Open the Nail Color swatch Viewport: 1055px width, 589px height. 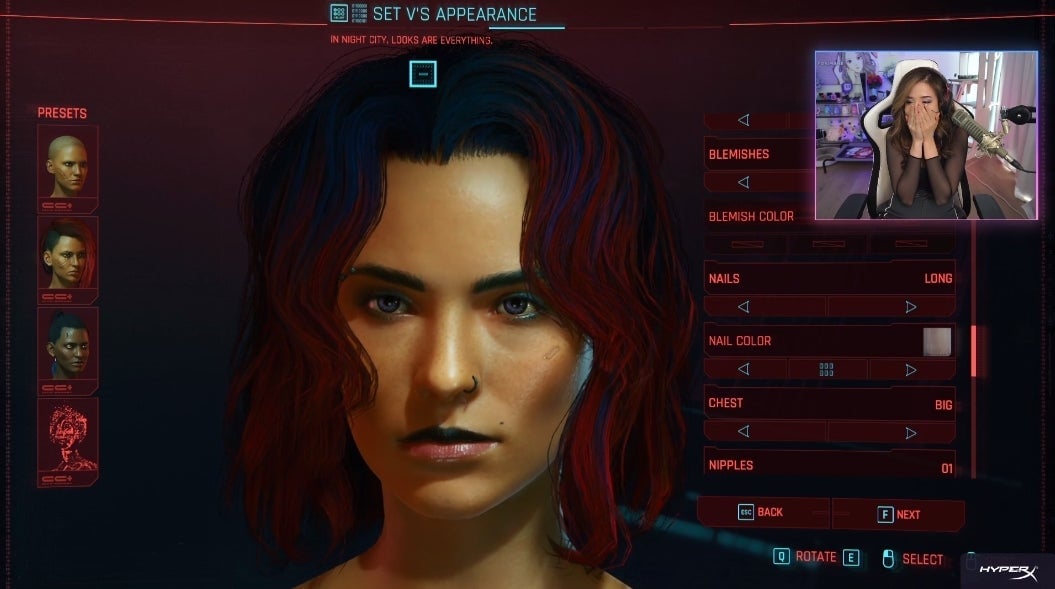[937, 341]
